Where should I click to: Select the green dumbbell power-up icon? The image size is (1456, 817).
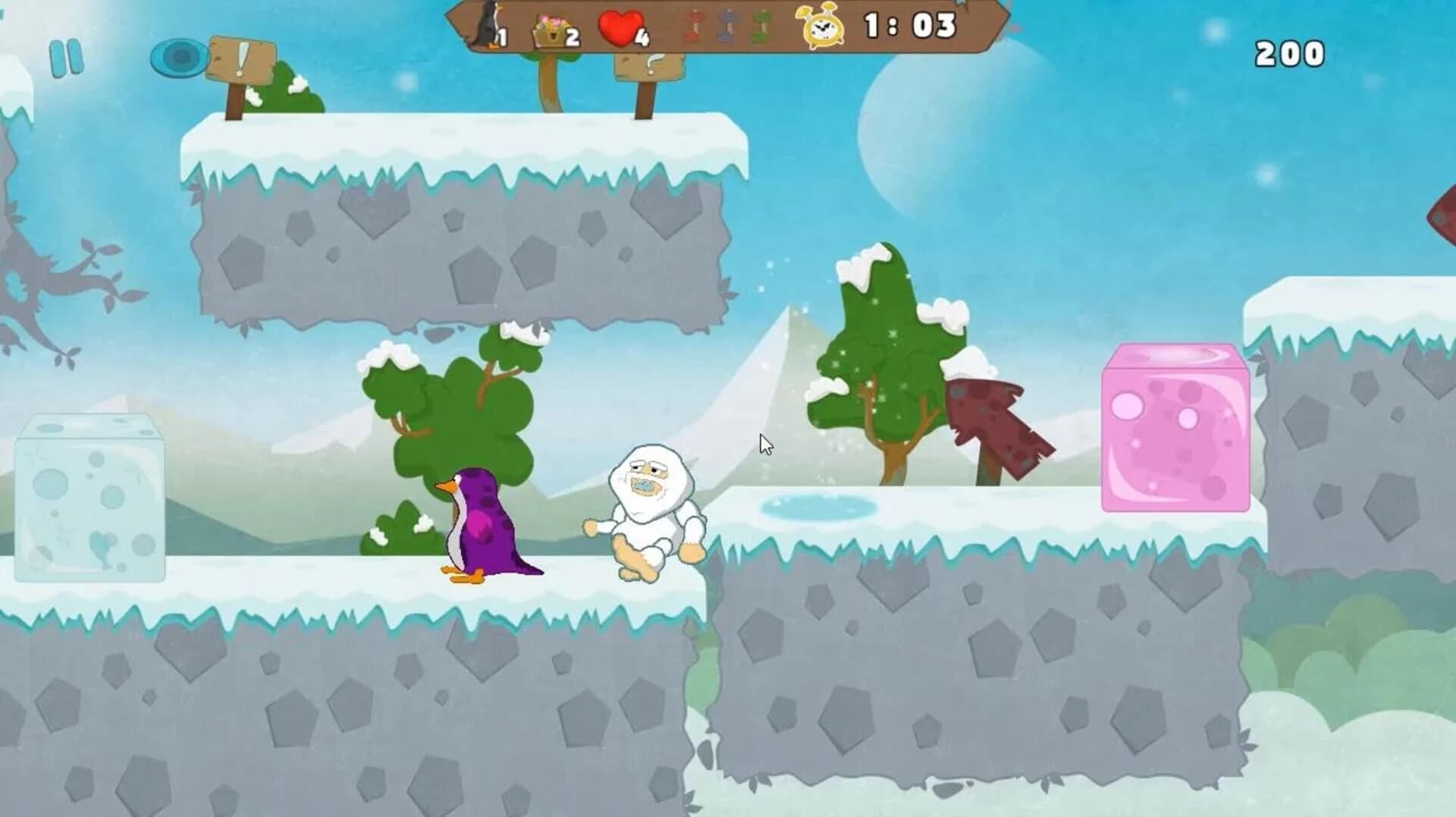coord(760,24)
